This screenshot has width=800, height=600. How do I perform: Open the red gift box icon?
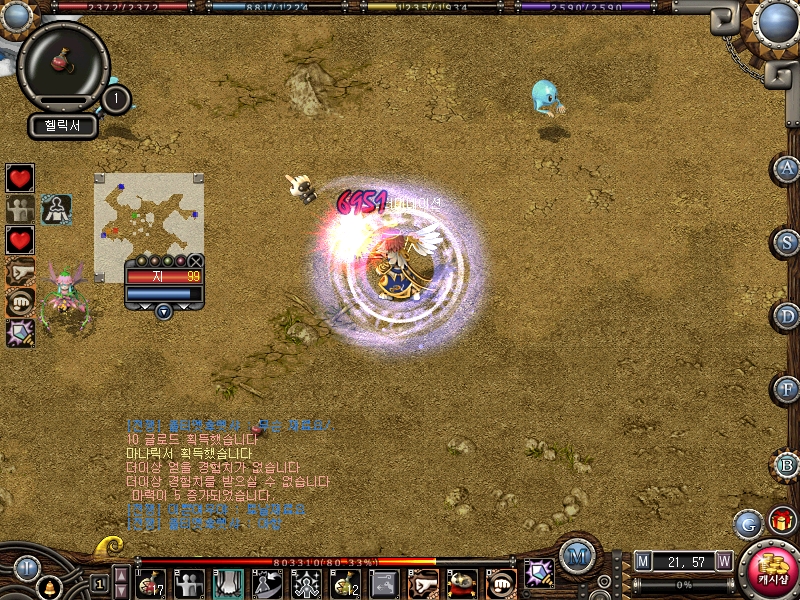point(781,521)
